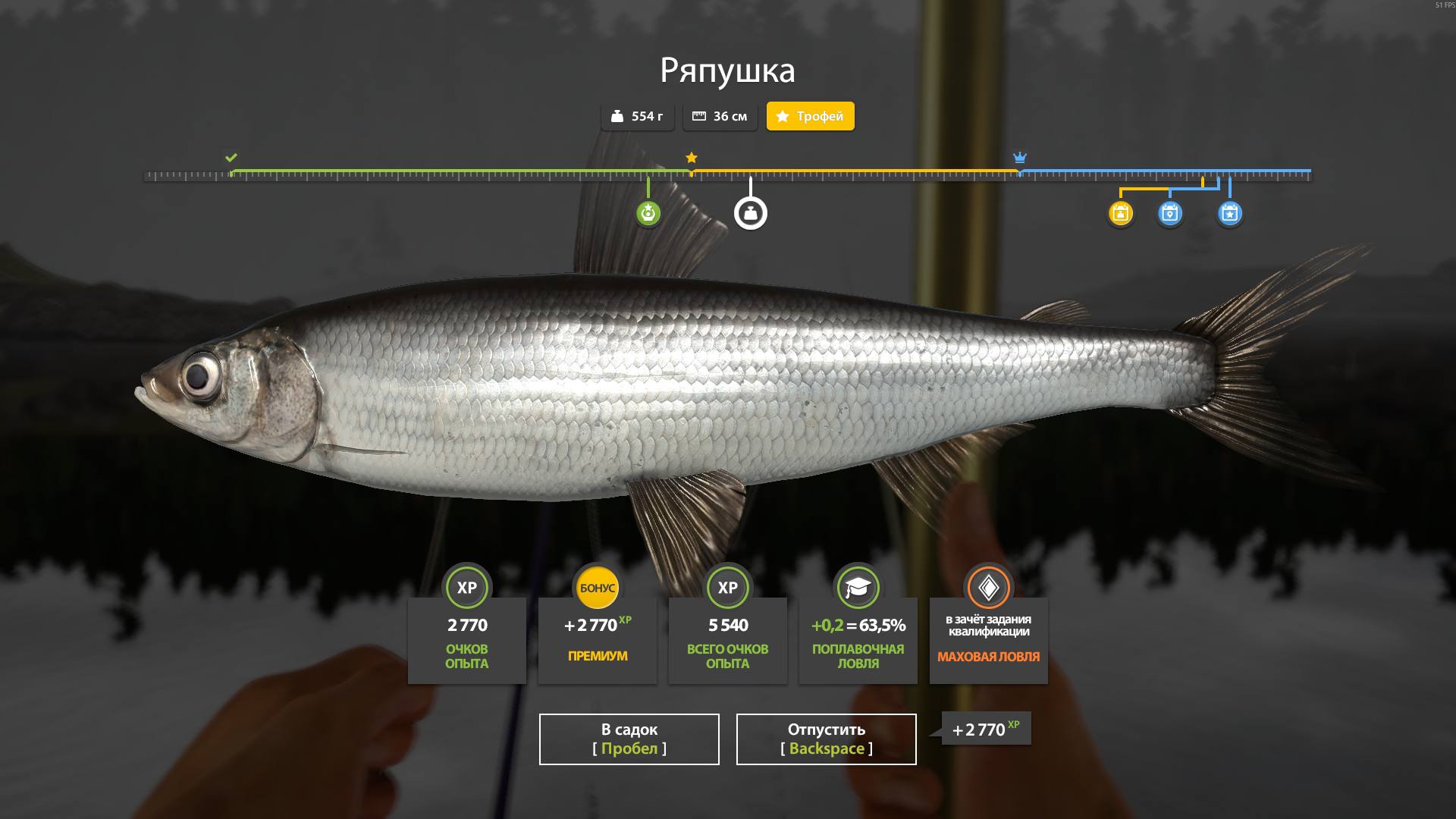The image size is (1456, 819).
Task: Select the blue calendar marker with star
Action: (1229, 214)
